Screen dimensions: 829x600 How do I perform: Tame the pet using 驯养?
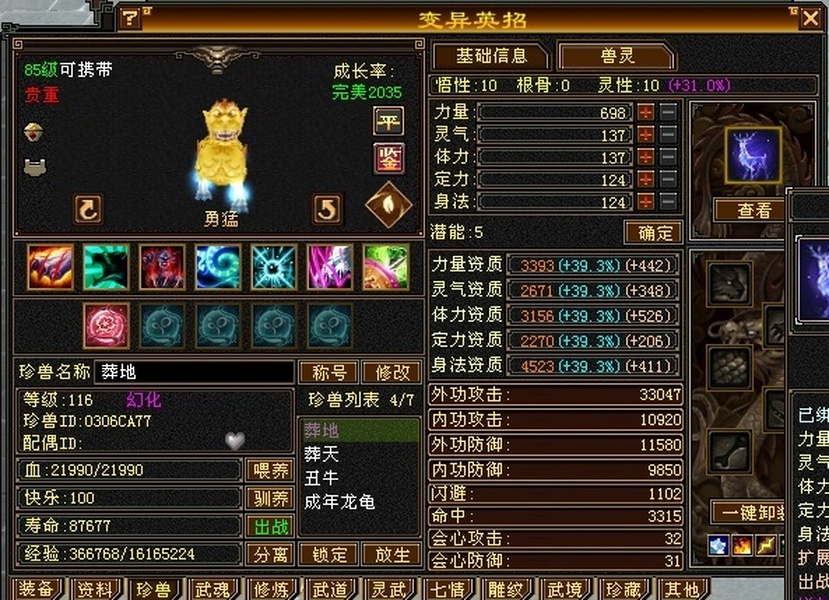tap(269, 498)
